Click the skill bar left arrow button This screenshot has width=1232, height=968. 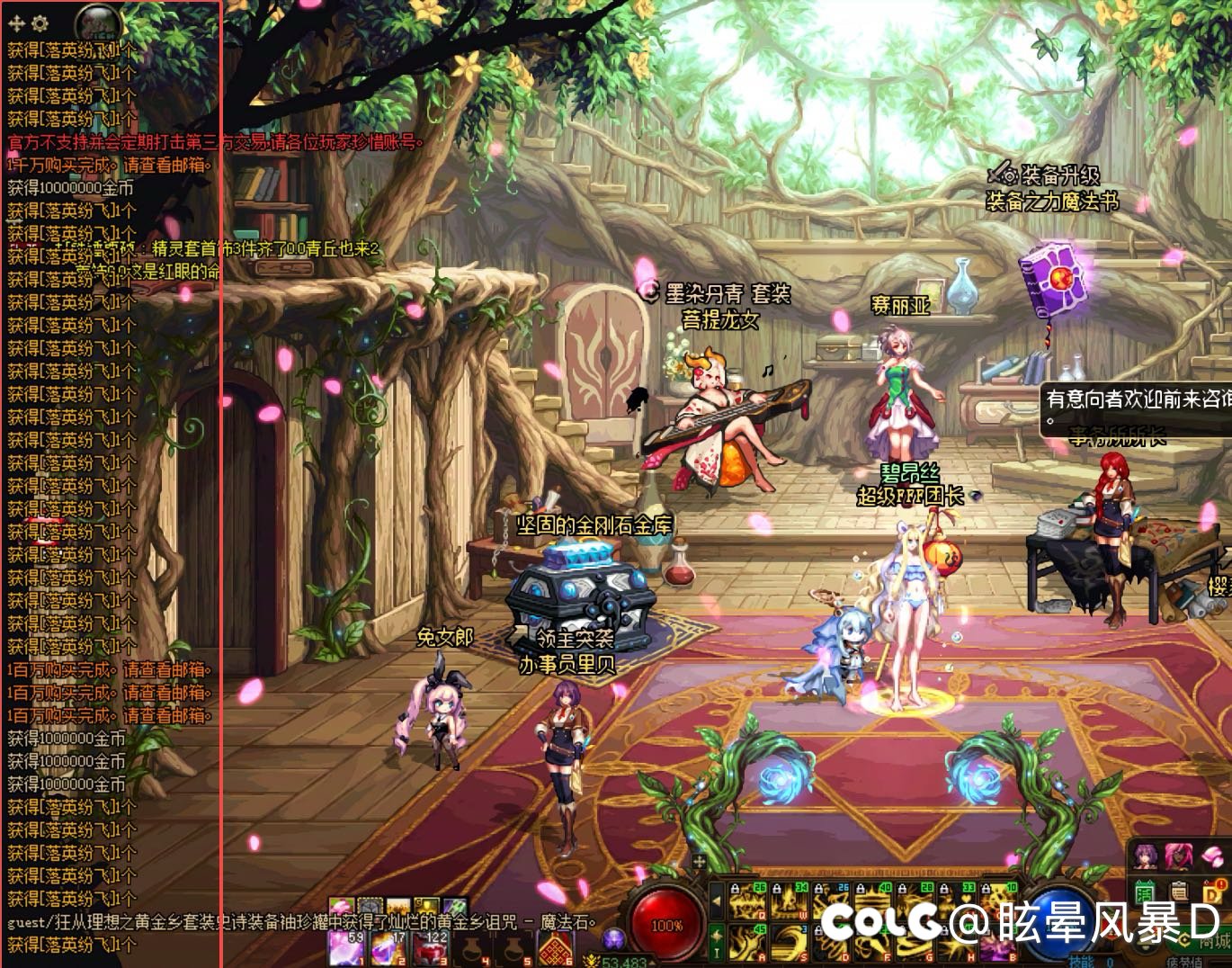pyautogui.click(x=717, y=900)
